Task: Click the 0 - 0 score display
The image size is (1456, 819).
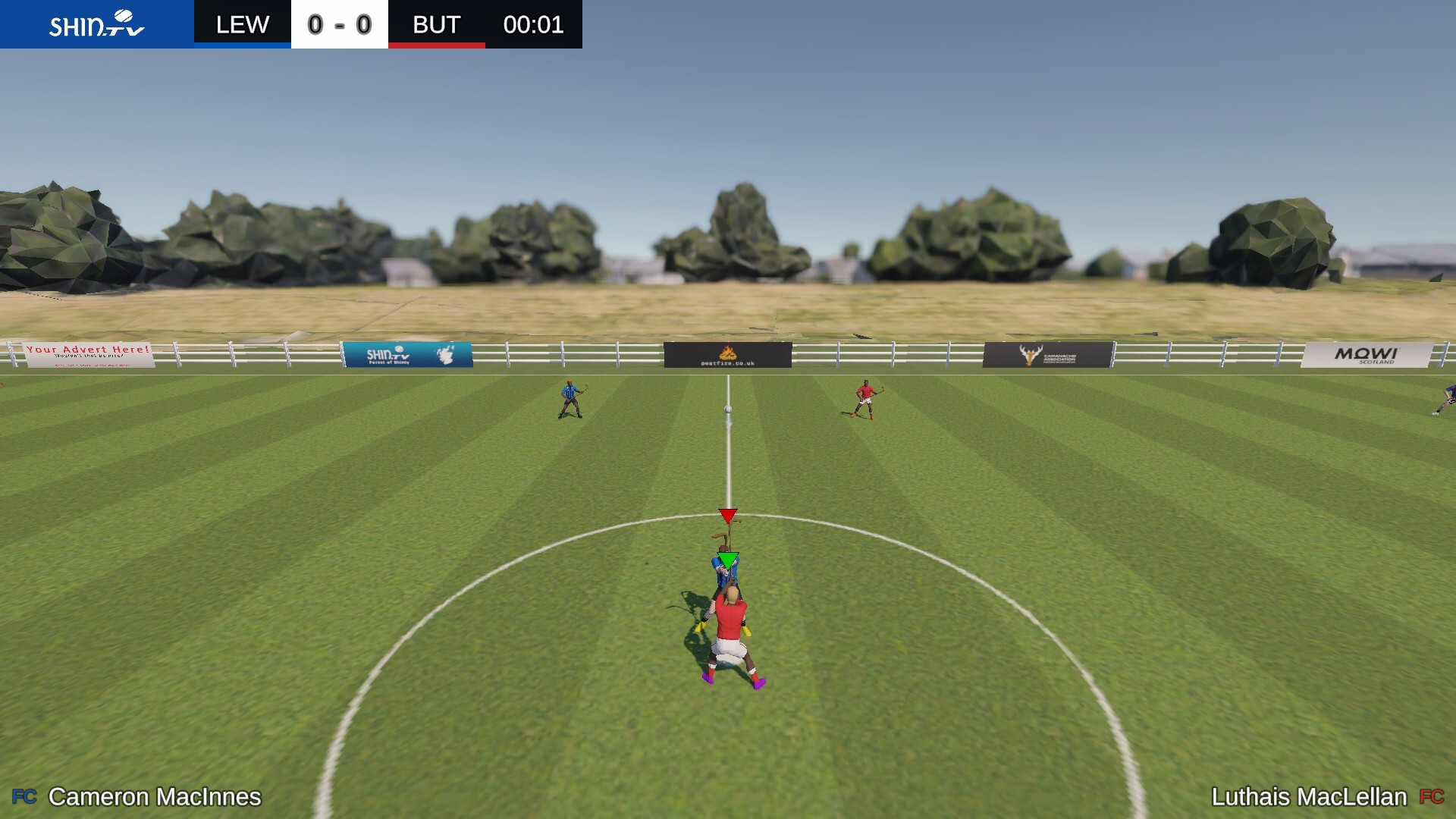Action: tap(339, 24)
